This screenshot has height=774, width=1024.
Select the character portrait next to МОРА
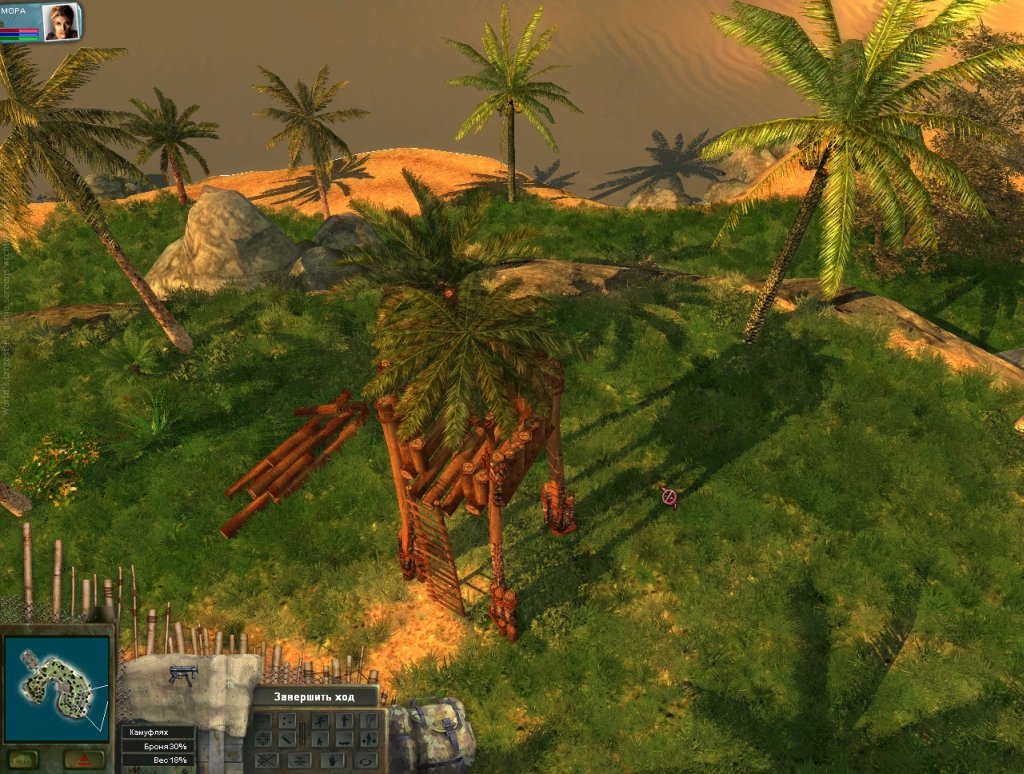[x=61, y=21]
